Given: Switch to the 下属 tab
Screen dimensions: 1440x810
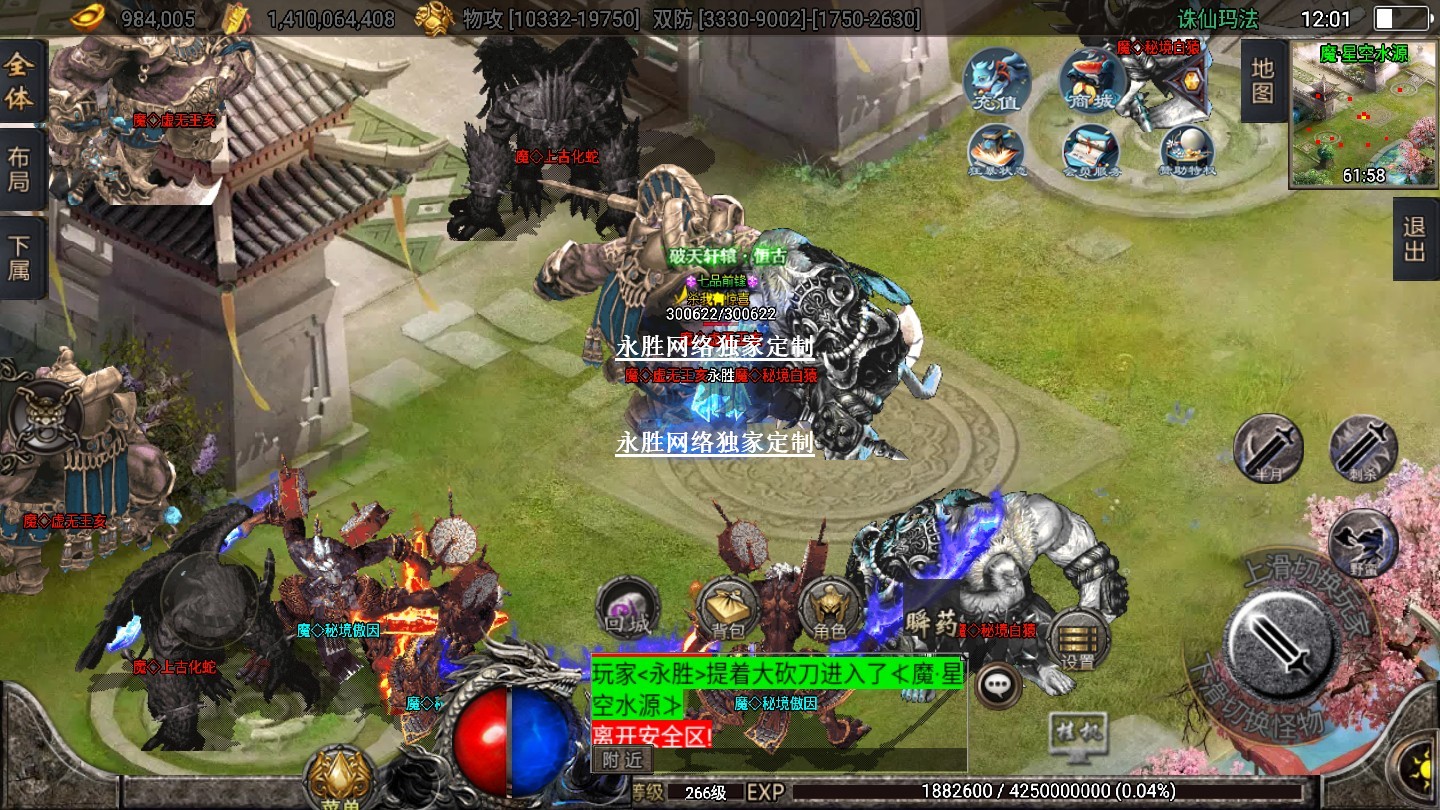Looking at the screenshot, I should click(20, 257).
